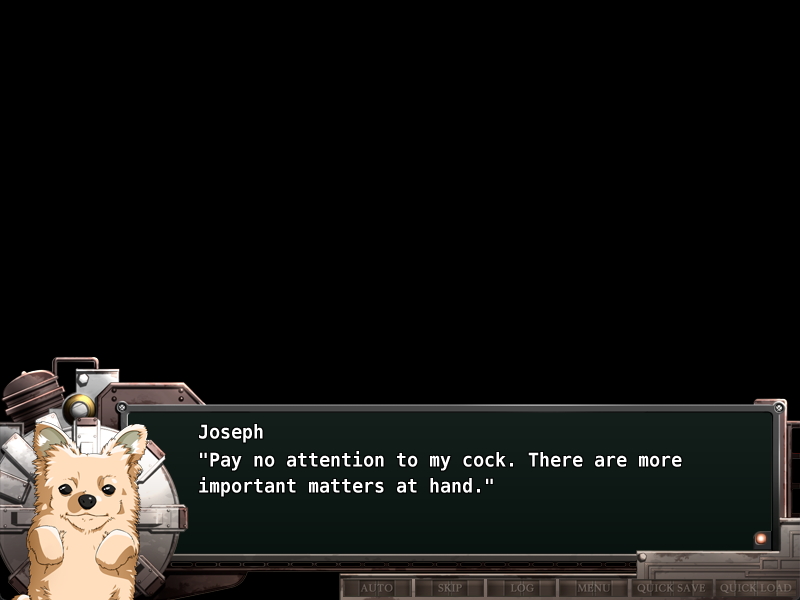
Task: Advance dialogue via the orange continue indicator
Action: point(761,538)
